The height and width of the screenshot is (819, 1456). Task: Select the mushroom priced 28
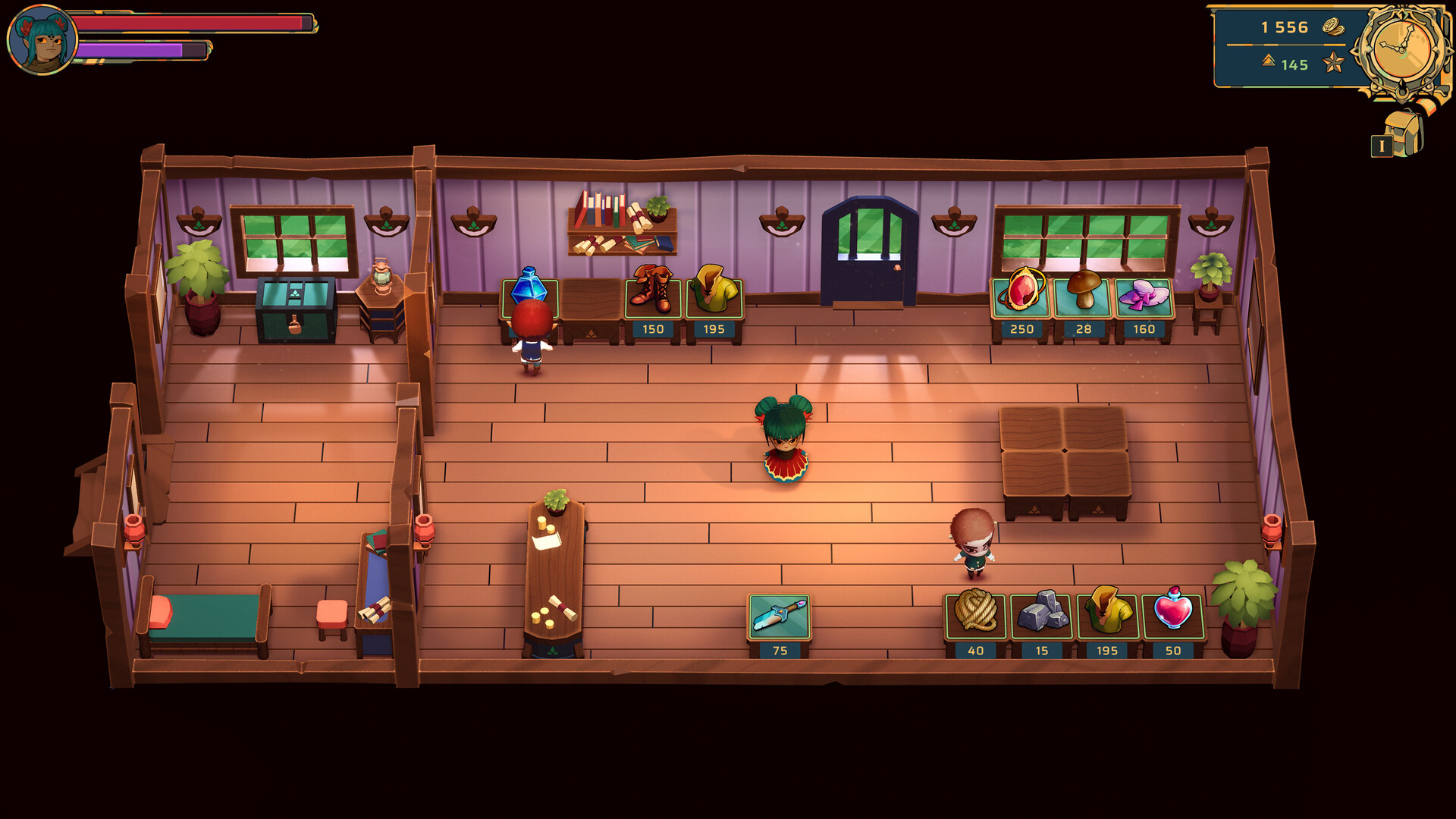click(1083, 293)
